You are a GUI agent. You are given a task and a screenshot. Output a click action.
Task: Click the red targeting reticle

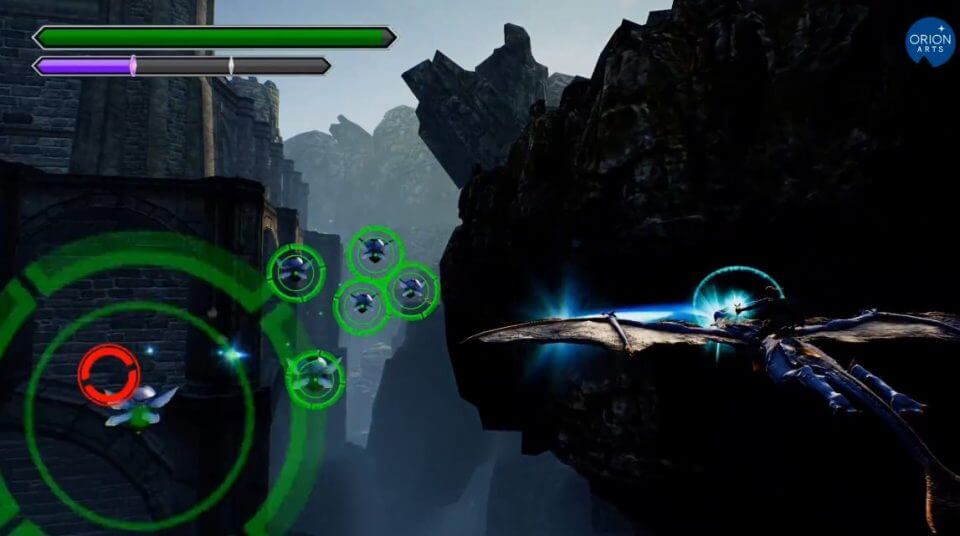click(x=108, y=374)
